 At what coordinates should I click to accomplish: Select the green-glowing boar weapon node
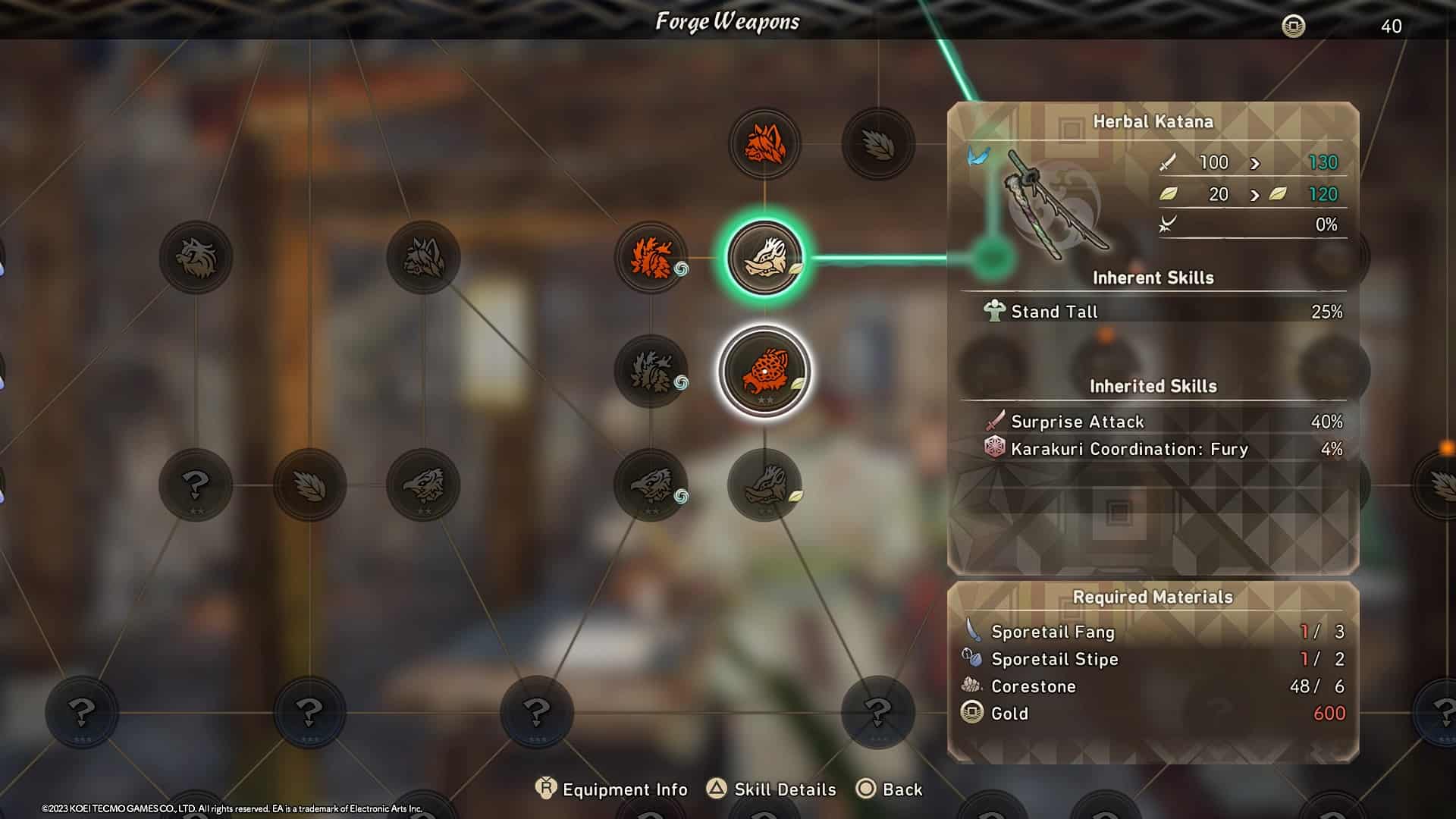click(764, 258)
